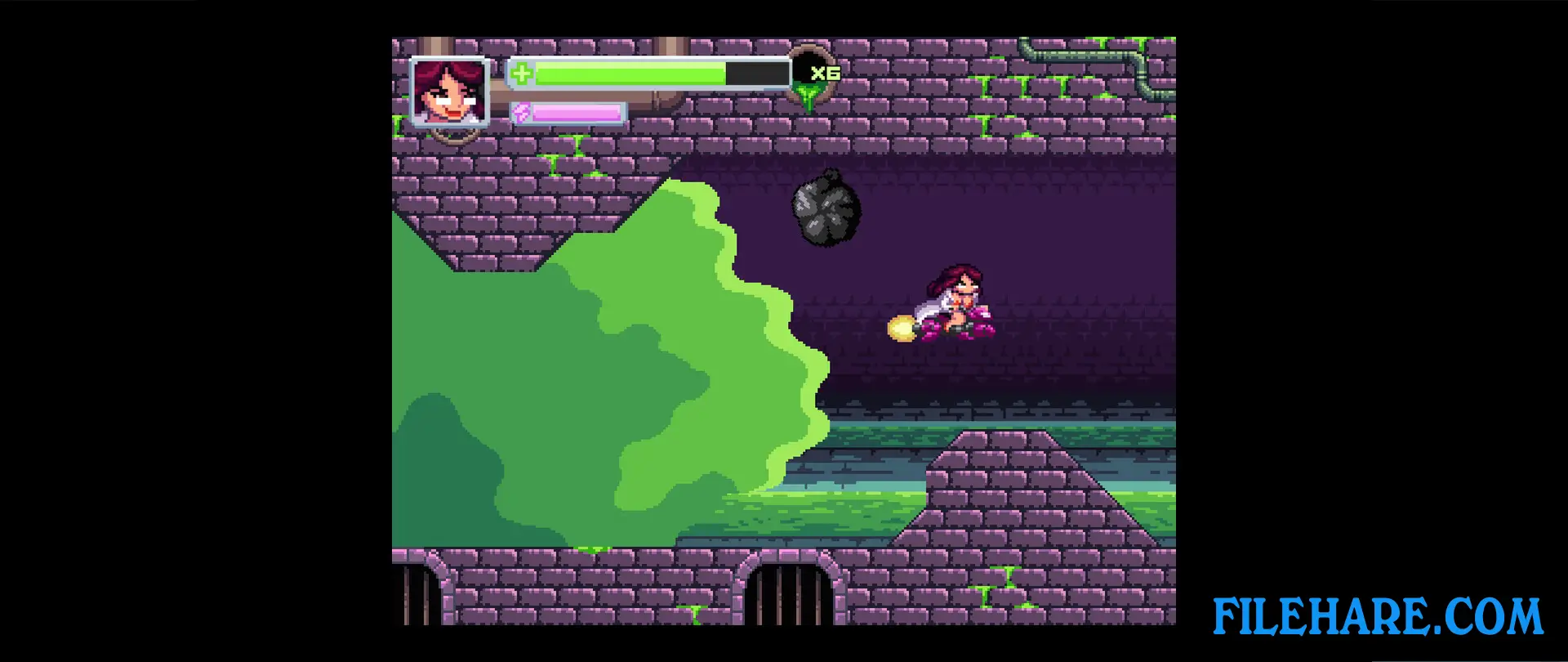The height and width of the screenshot is (662, 1568).
Task: Select the character portrait frame
Action: [449, 92]
